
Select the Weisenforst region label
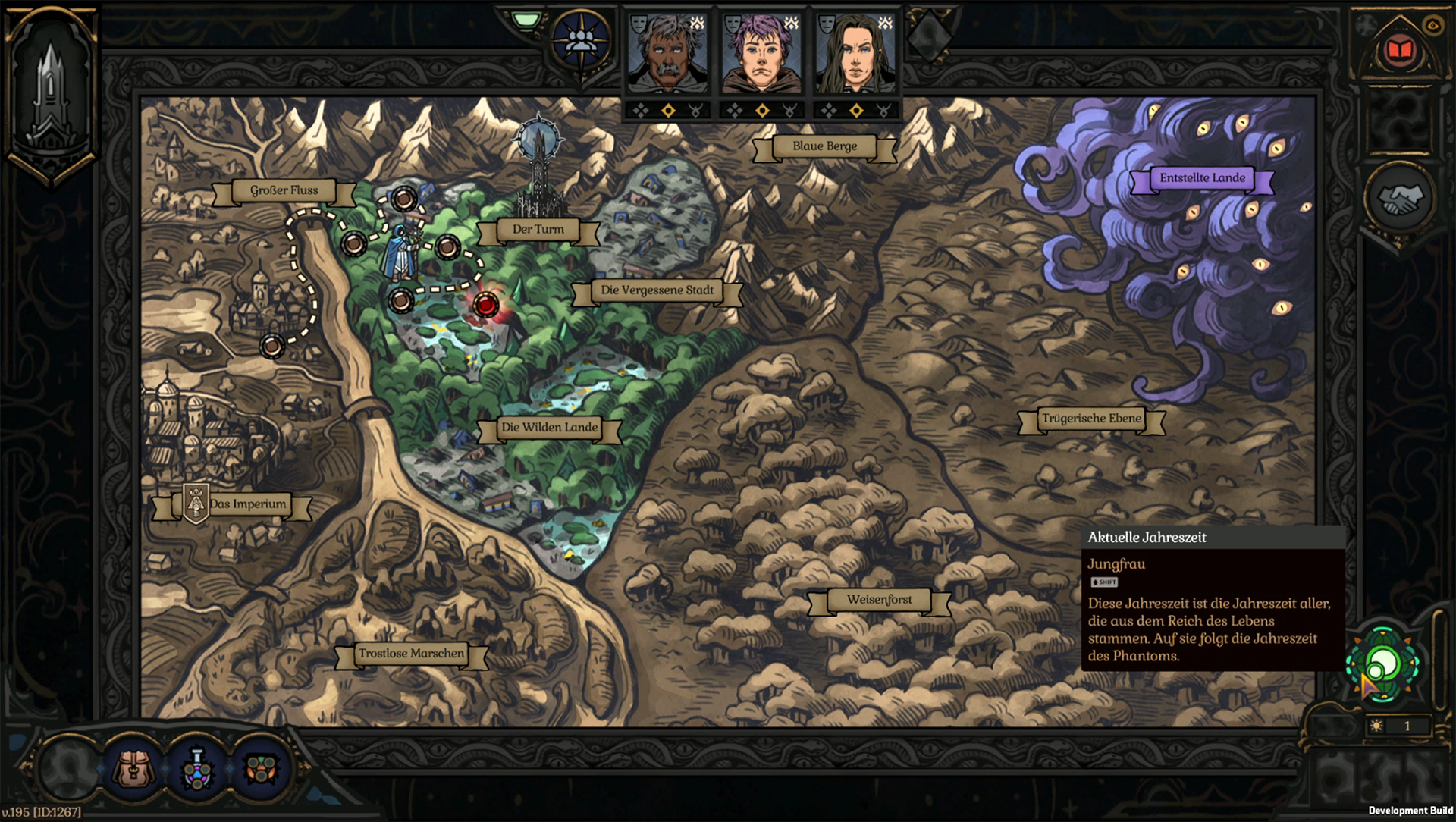click(x=879, y=600)
